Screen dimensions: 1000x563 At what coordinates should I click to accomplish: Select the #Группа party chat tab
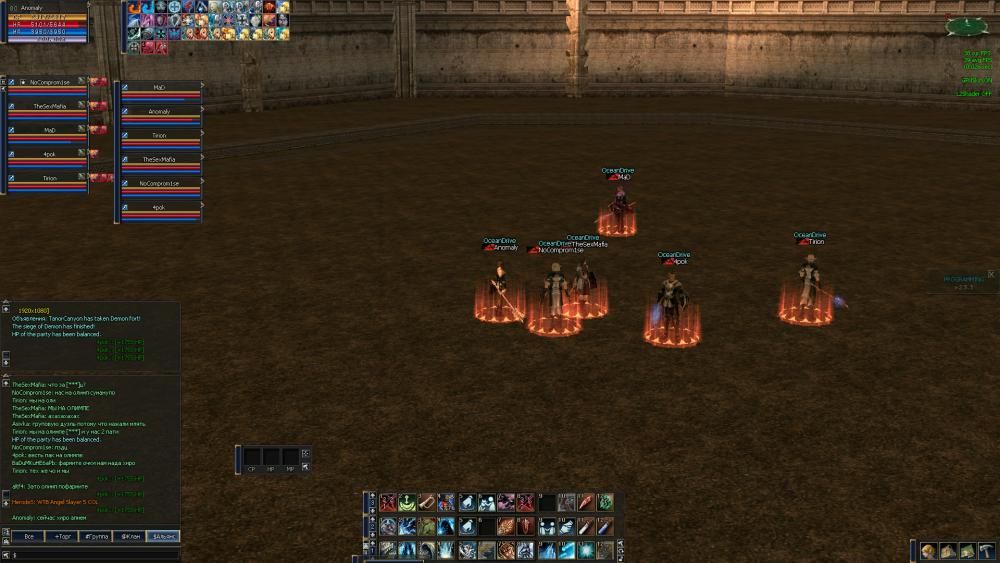[96, 536]
